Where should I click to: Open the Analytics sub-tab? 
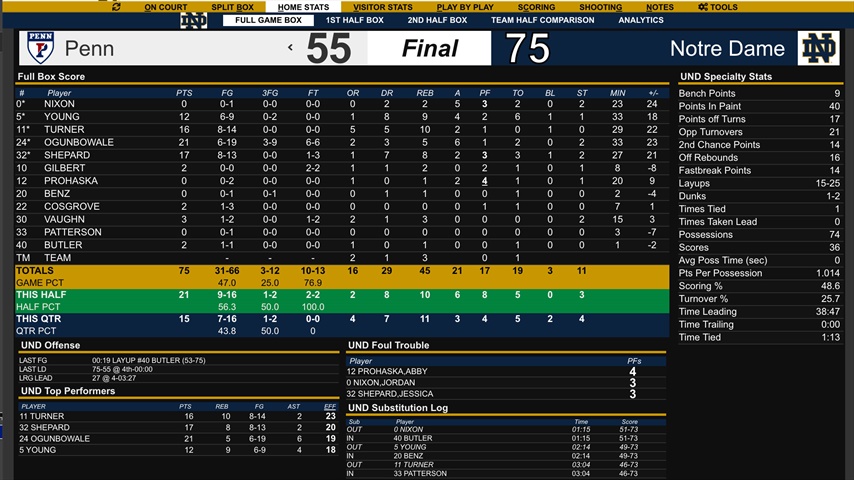[x=641, y=20]
